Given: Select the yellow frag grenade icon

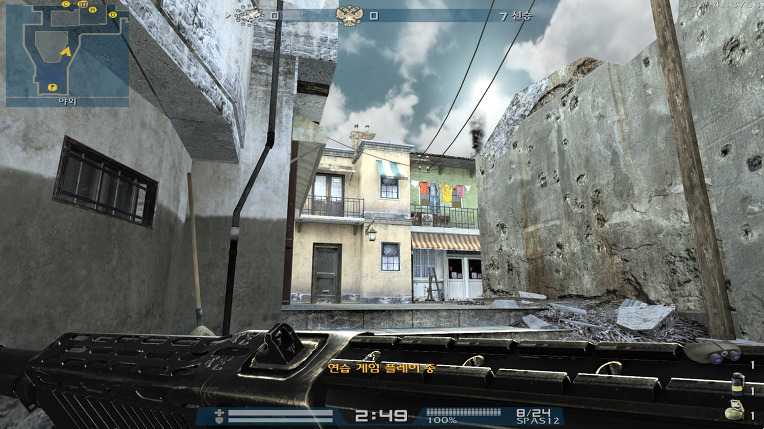Looking at the screenshot, I should 736,412.
